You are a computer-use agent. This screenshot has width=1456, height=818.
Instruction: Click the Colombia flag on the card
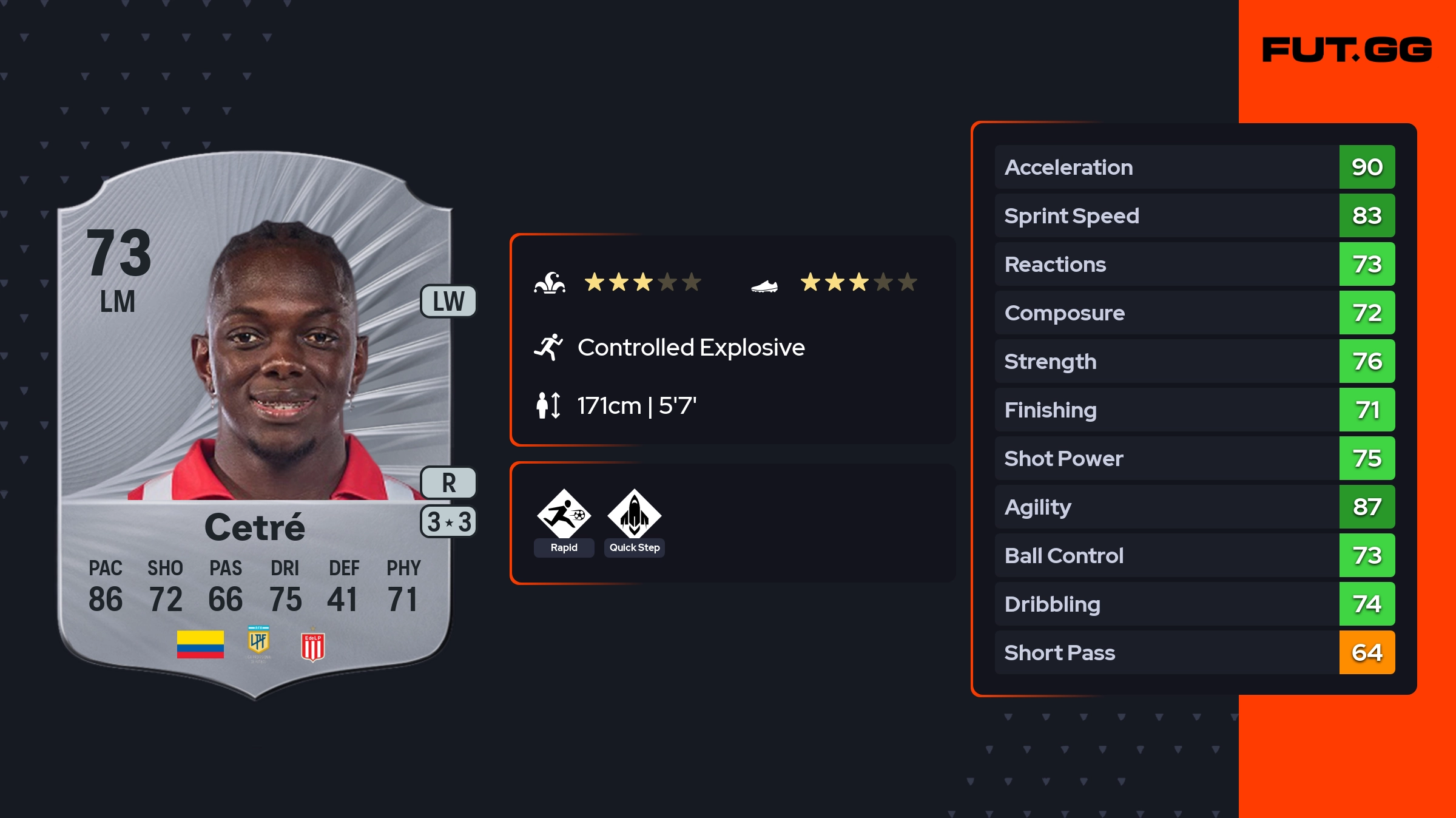click(x=200, y=644)
